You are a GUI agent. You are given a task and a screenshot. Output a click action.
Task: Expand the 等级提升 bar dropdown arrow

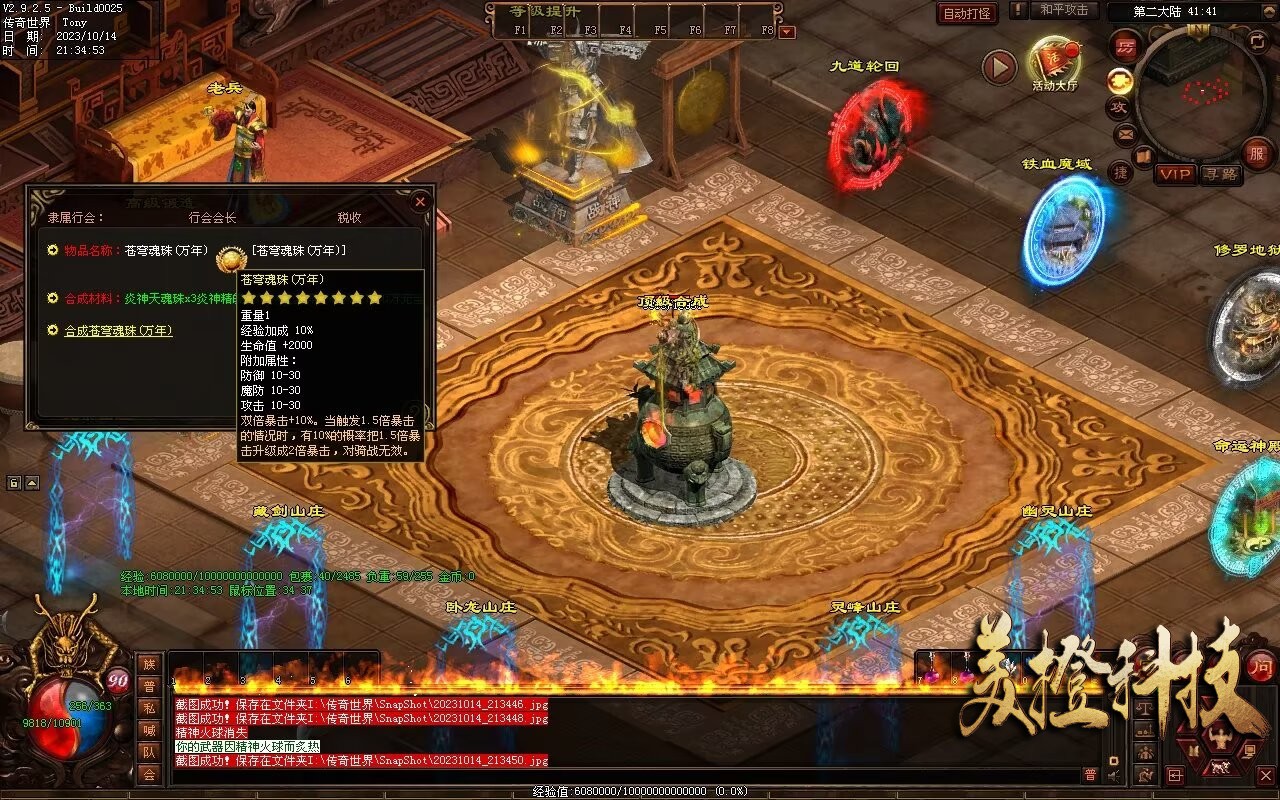[x=787, y=32]
